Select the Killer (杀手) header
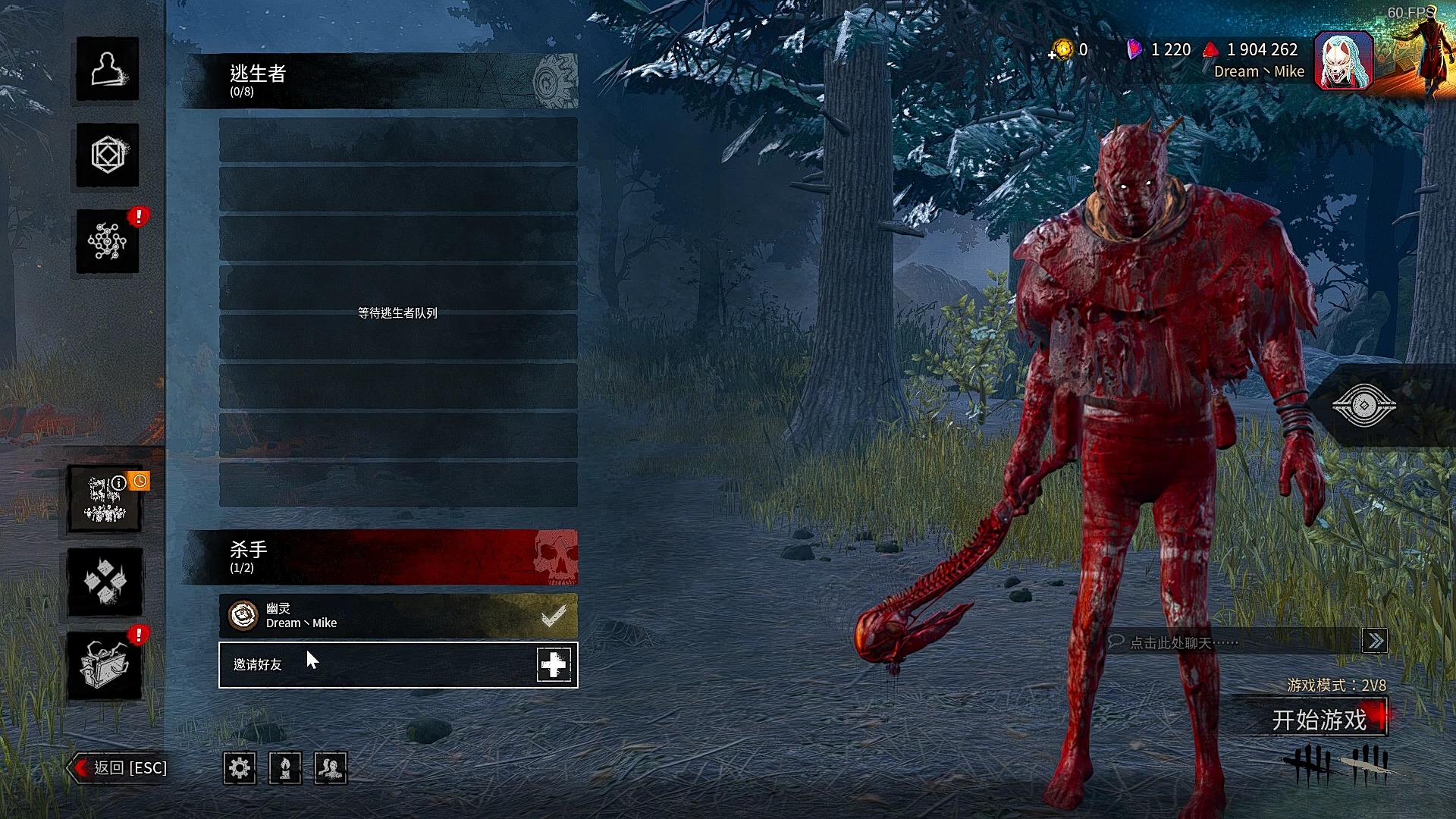The height and width of the screenshot is (819, 1456). [381, 557]
